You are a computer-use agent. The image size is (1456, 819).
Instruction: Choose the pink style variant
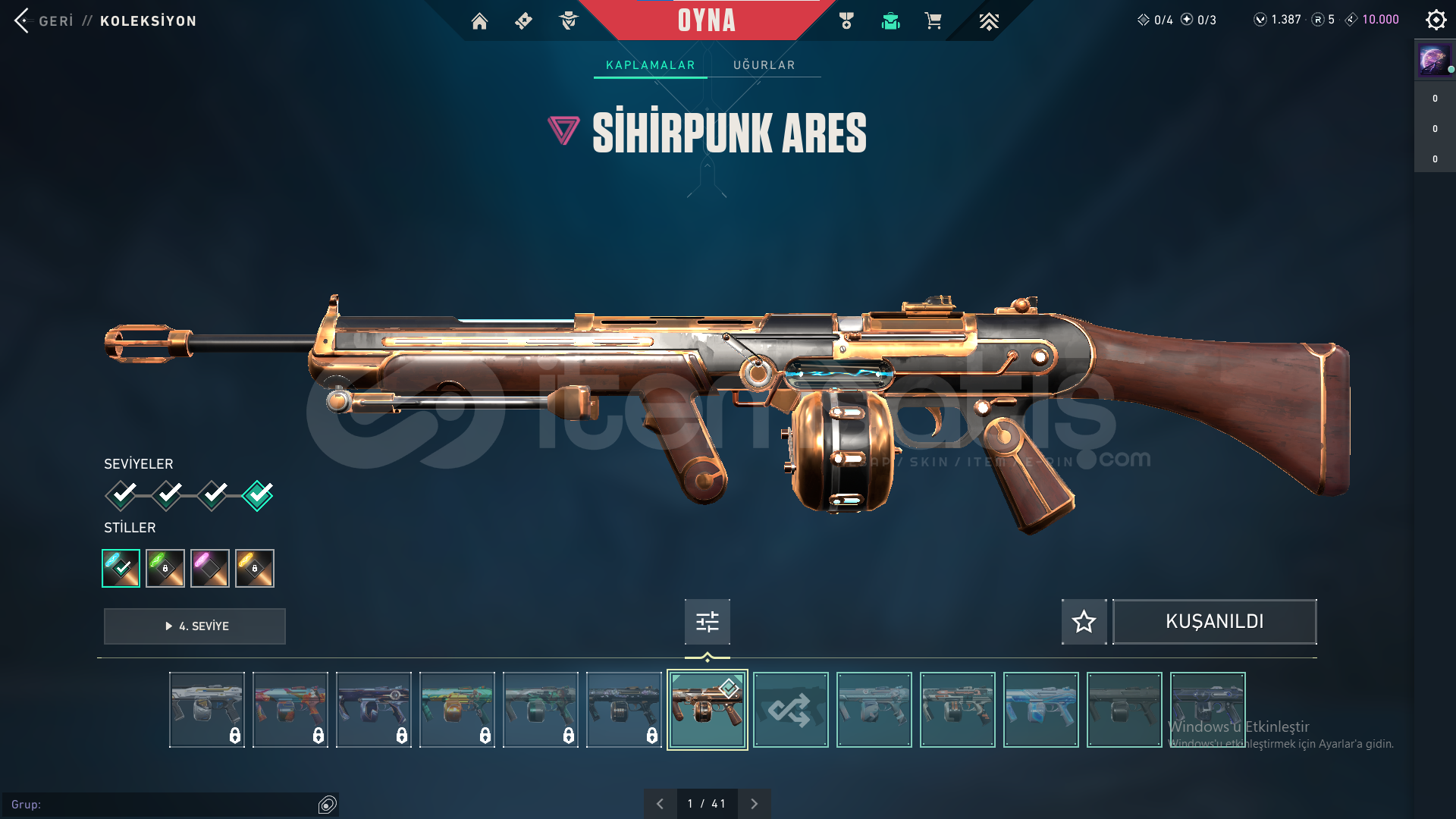210,568
